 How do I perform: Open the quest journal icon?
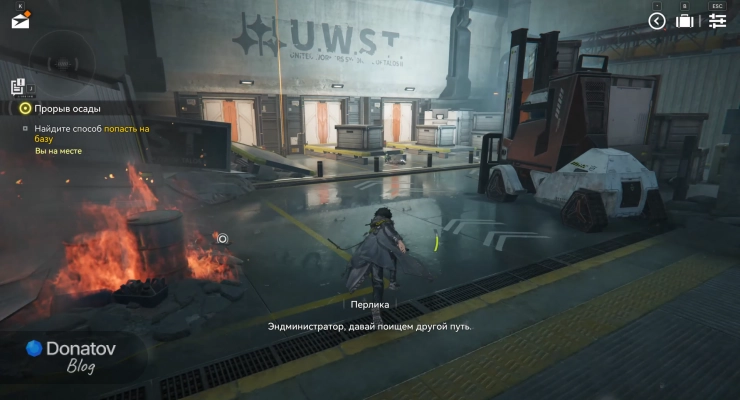click(17, 87)
